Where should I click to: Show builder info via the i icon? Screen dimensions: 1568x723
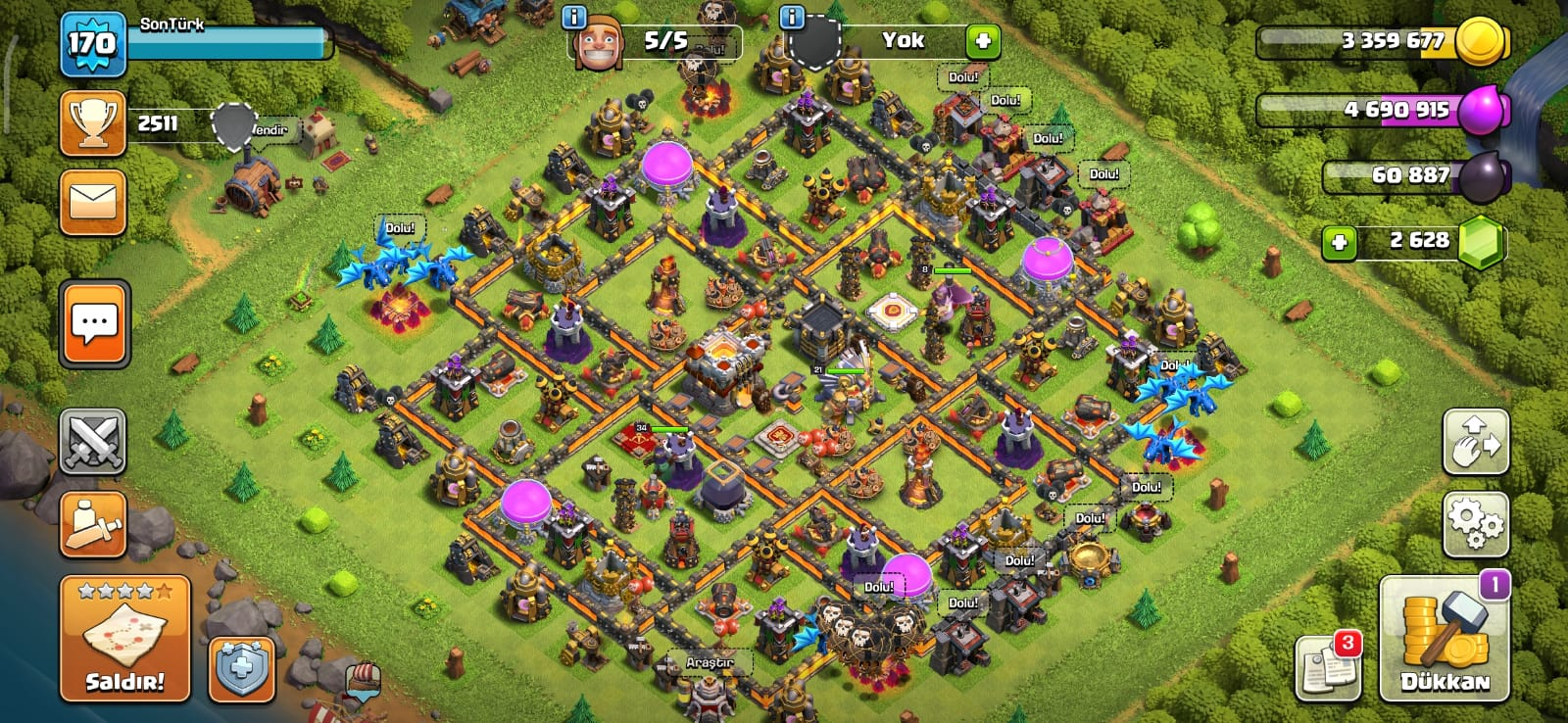point(574,18)
